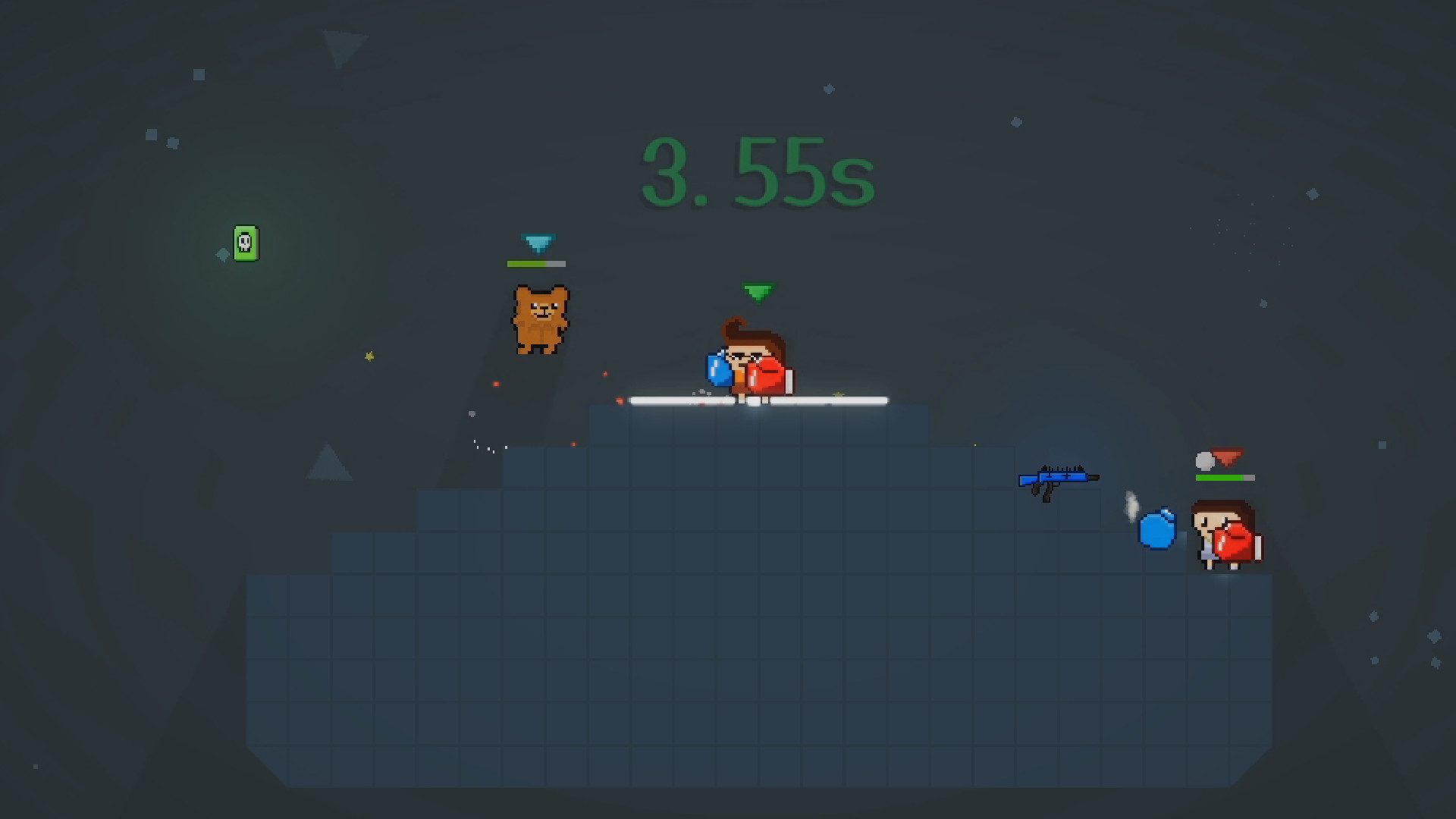The height and width of the screenshot is (819, 1456).
Task: Toggle the green triangle above the center player
Action: click(757, 290)
